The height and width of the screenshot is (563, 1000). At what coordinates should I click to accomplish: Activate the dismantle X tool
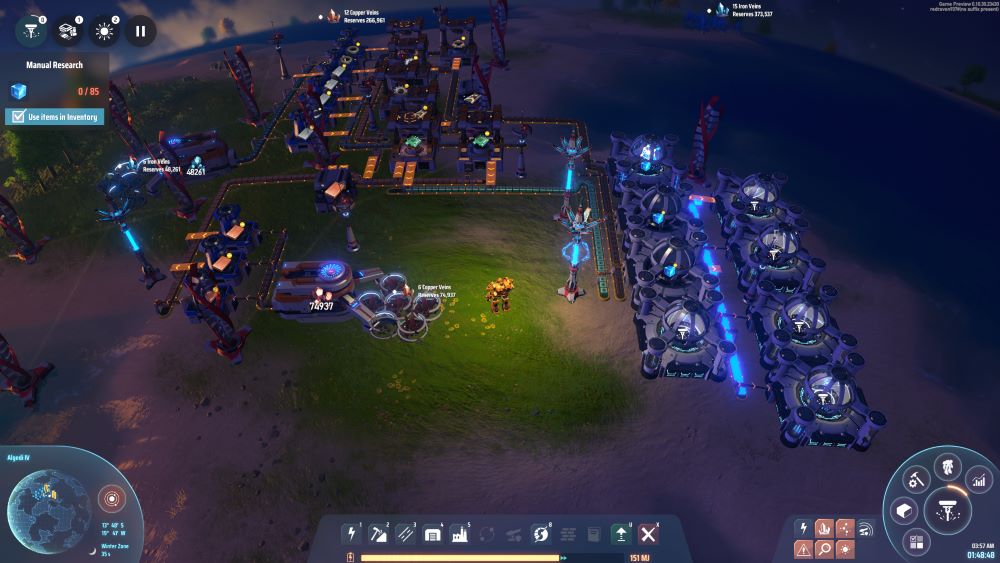[648, 534]
